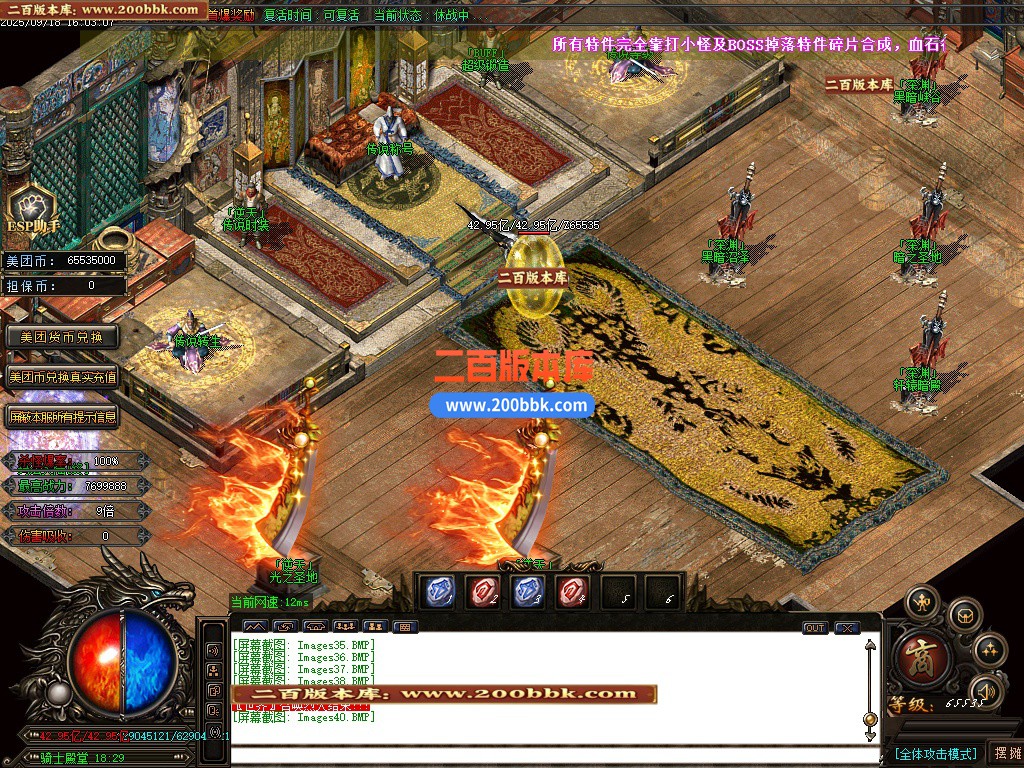Click the OUT button above the chat
The image size is (1024, 768).
[815, 628]
